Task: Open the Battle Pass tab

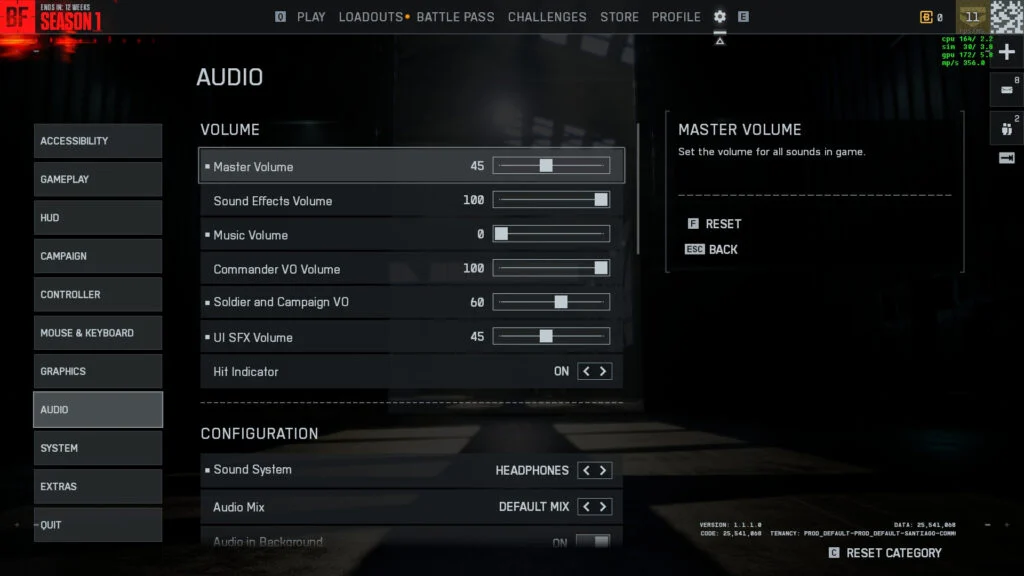Action: click(x=455, y=17)
